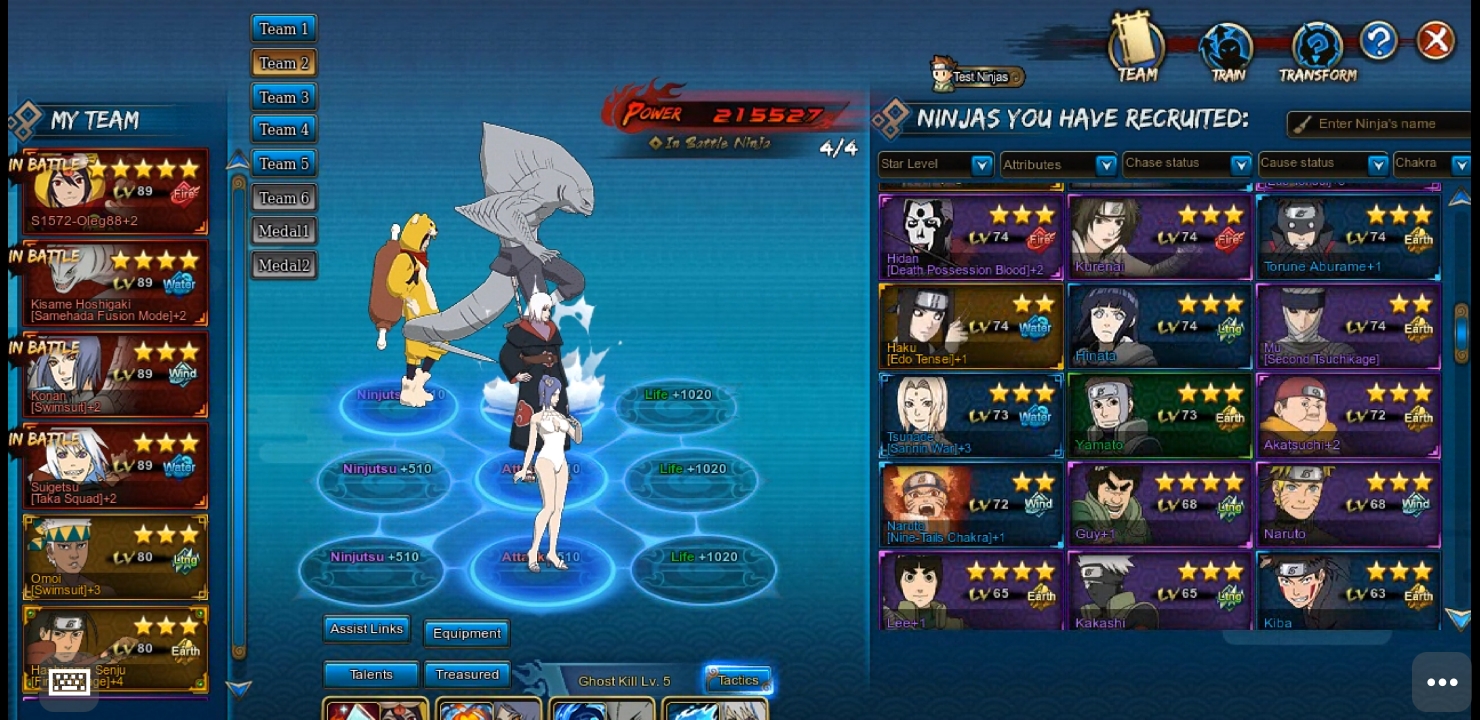Screen dimensions: 1480x720
Task: Click the Enter Ninja's name search field
Action: click(1385, 124)
